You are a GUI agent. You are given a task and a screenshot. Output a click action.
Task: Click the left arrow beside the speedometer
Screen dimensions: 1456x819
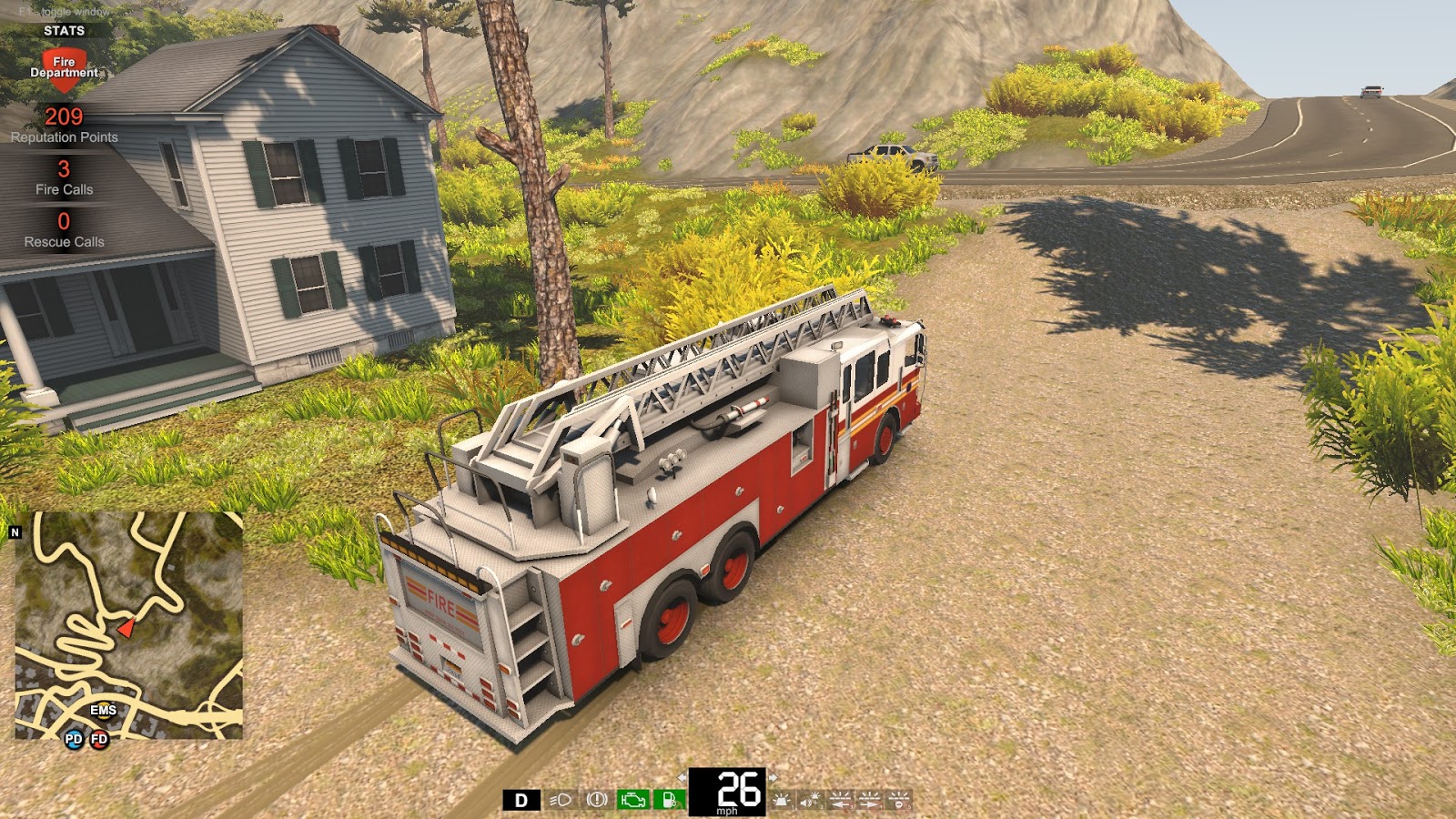(x=683, y=776)
